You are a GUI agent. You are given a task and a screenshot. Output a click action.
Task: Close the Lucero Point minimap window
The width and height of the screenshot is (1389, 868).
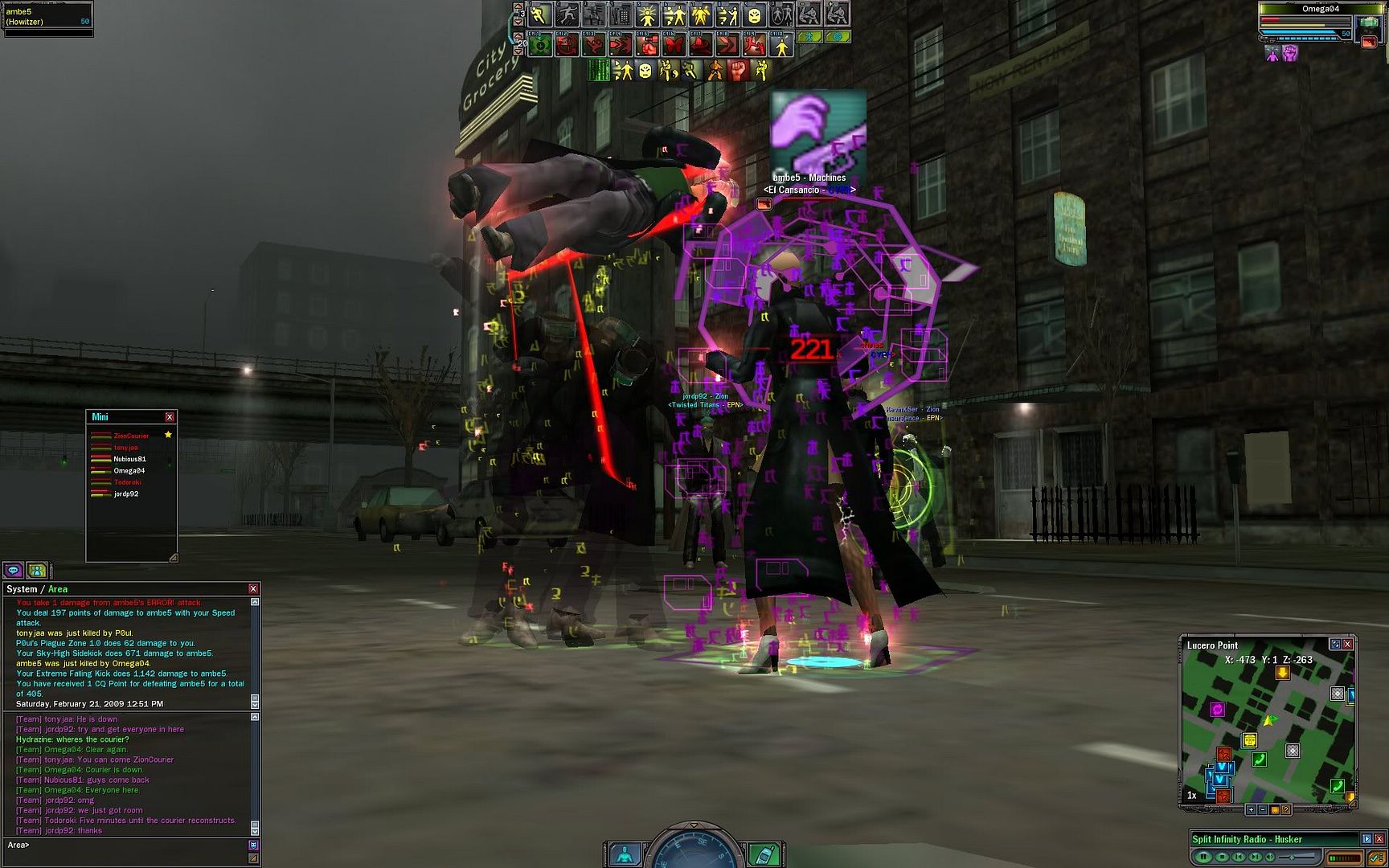[x=1348, y=645]
